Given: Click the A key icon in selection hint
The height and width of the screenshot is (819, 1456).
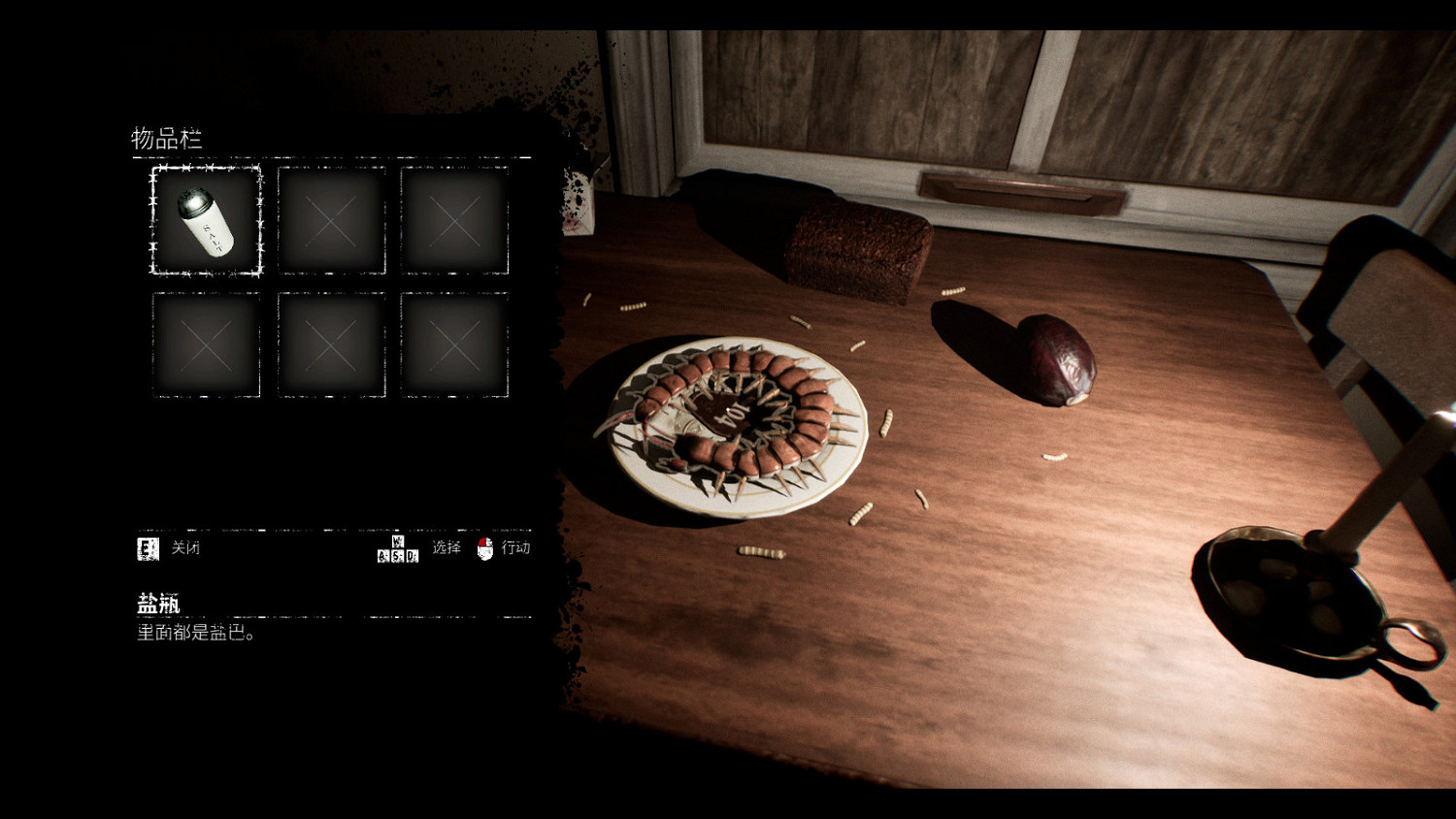Looking at the screenshot, I should click(382, 554).
